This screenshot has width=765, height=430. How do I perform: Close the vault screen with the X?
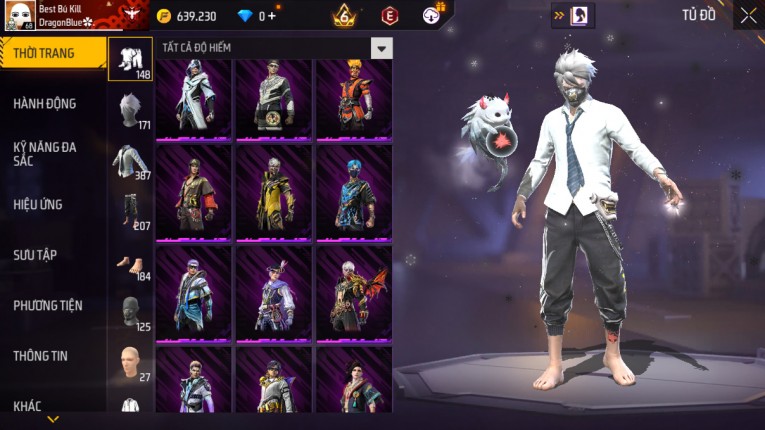tap(748, 15)
